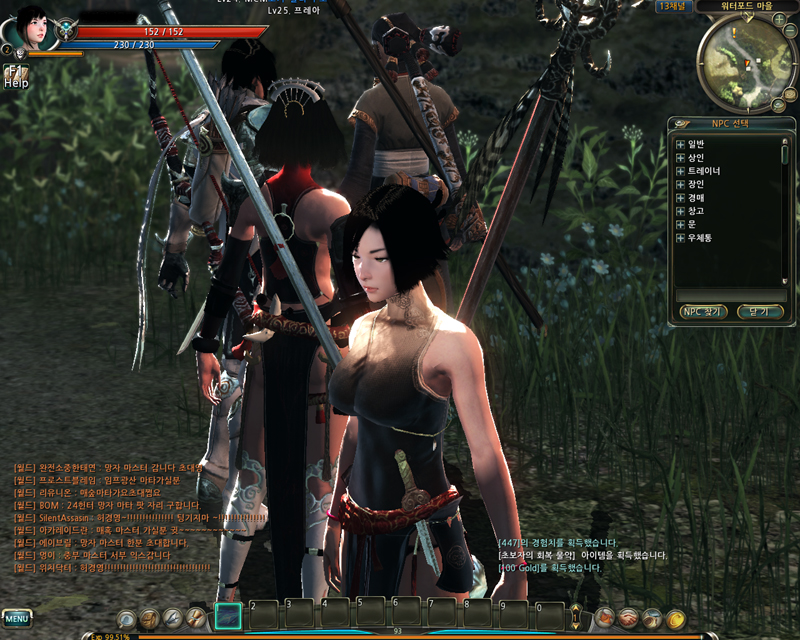
Task: Expand the 장인 NPC category
Action: pyautogui.click(x=680, y=184)
